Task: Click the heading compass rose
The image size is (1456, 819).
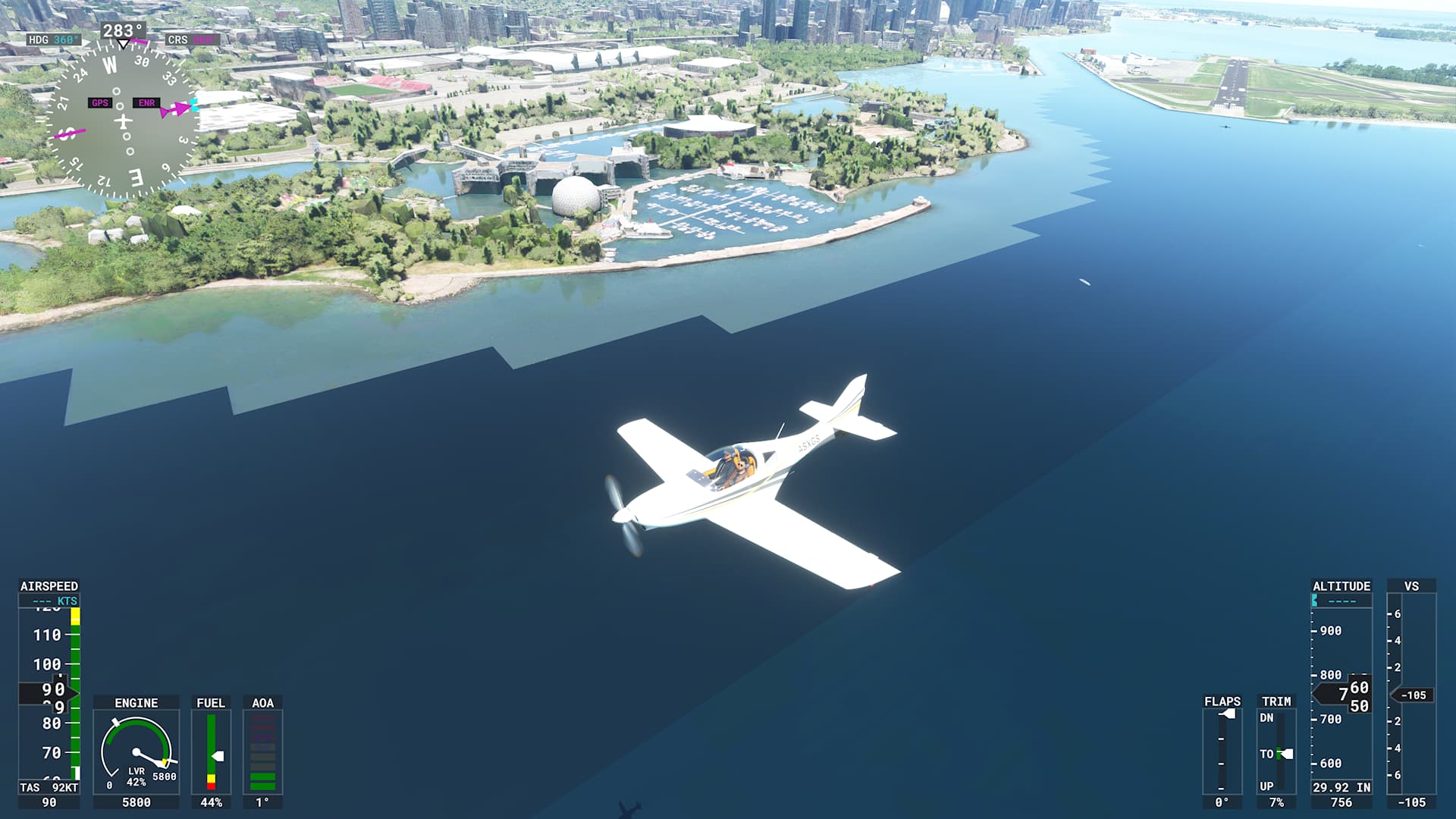Action: pos(122,121)
